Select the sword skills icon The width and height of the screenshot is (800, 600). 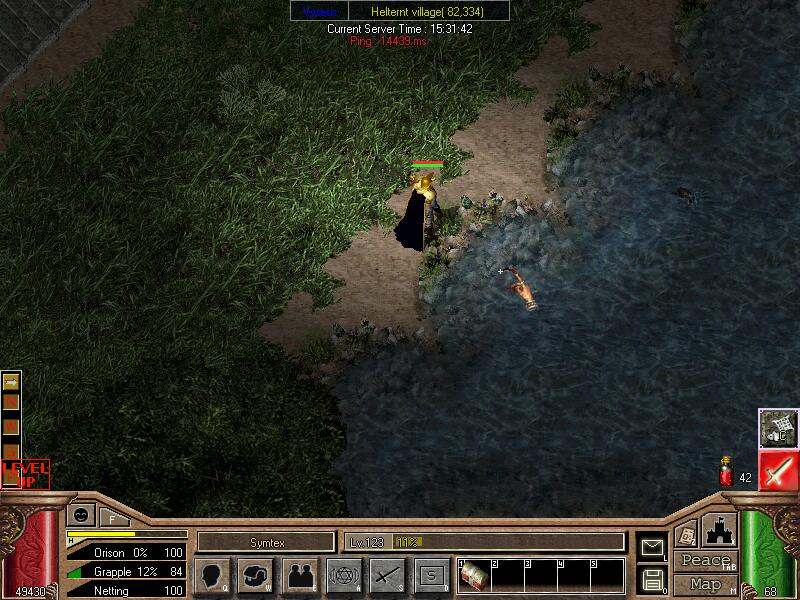pos(387,576)
